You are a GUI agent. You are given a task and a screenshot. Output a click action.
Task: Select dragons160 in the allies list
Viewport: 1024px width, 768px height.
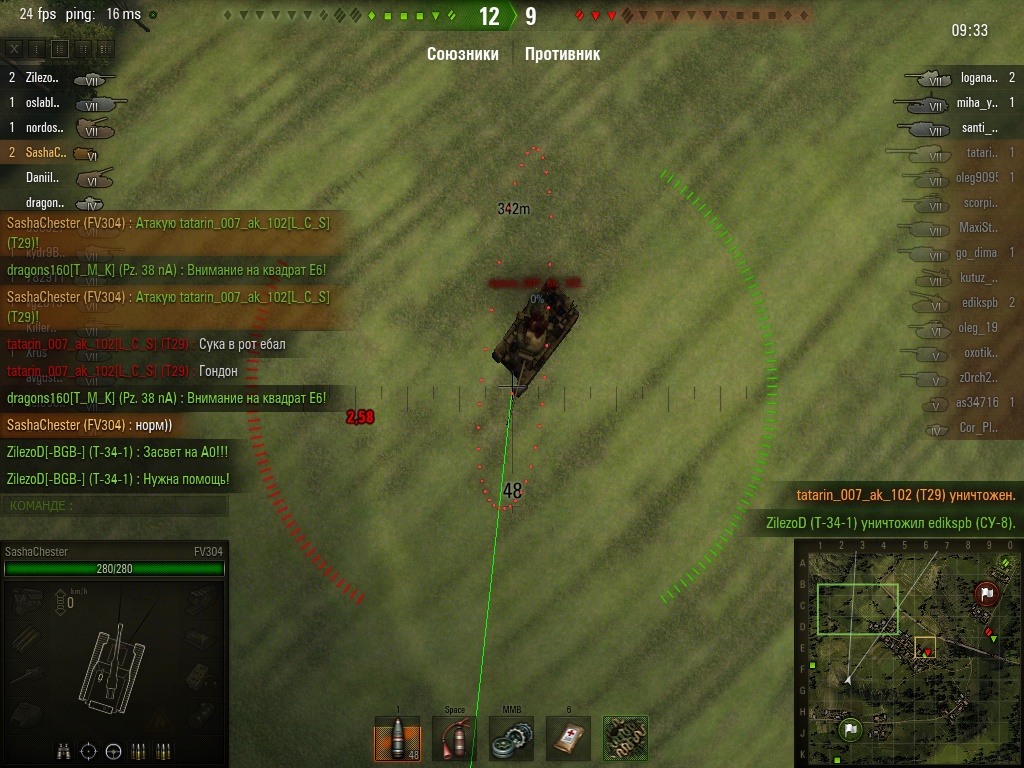coord(45,203)
